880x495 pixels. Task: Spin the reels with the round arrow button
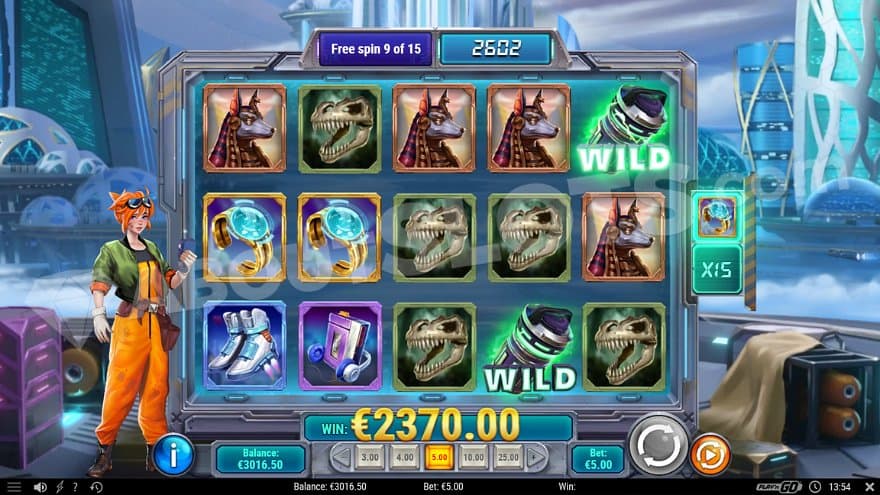click(658, 445)
